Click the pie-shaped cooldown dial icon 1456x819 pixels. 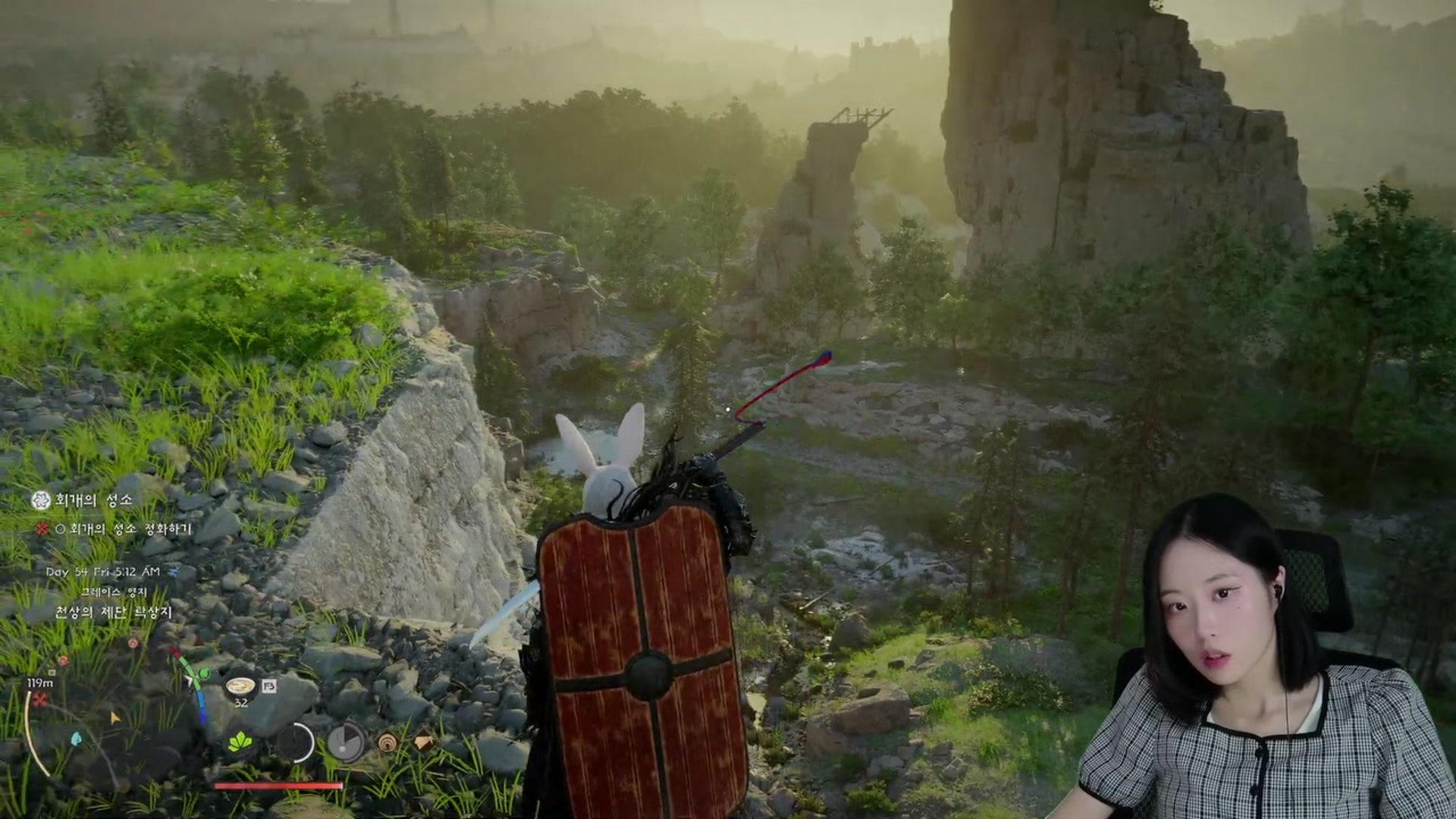click(346, 742)
